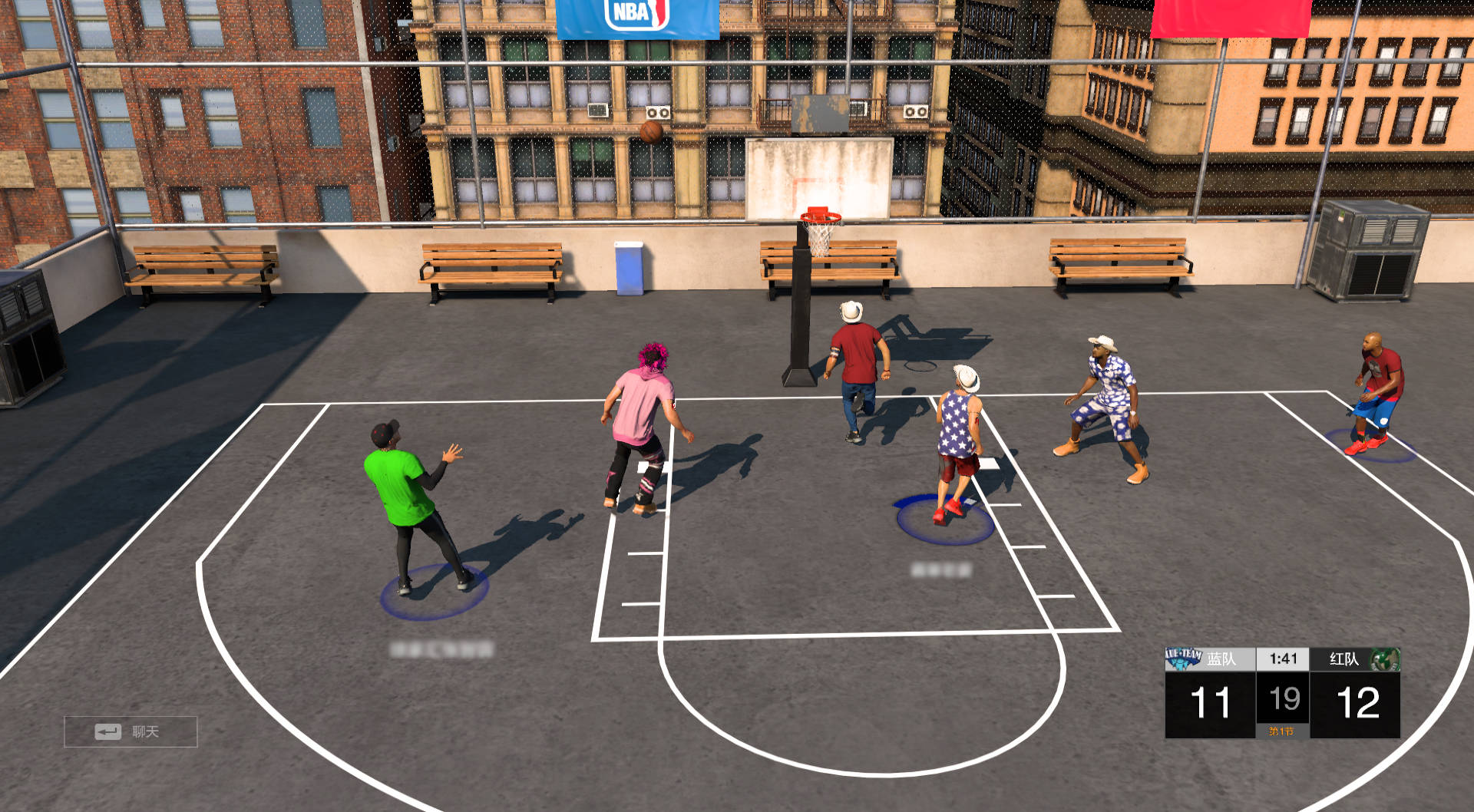Image resolution: width=1474 pixels, height=812 pixels.
Task: Click the blue score showing 11
Action: coord(1210,700)
